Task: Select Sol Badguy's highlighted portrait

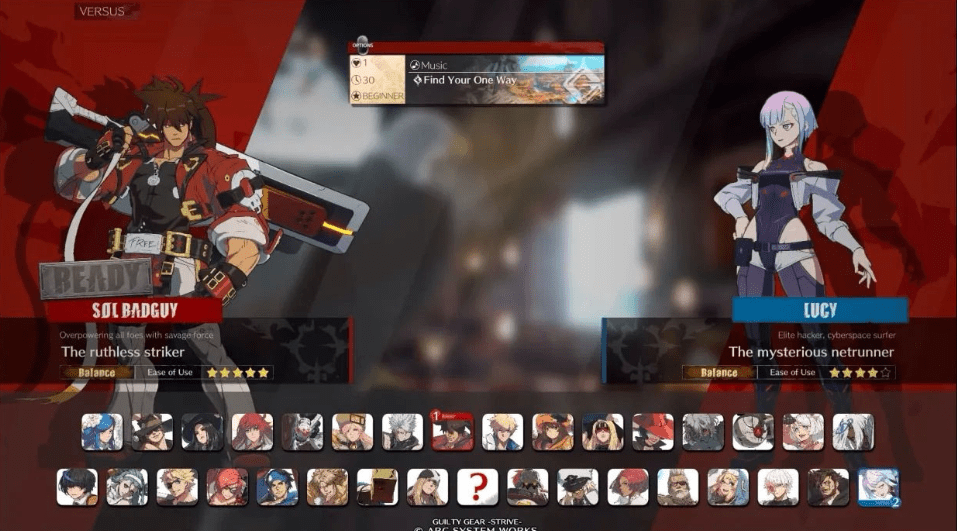Action: point(452,432)
